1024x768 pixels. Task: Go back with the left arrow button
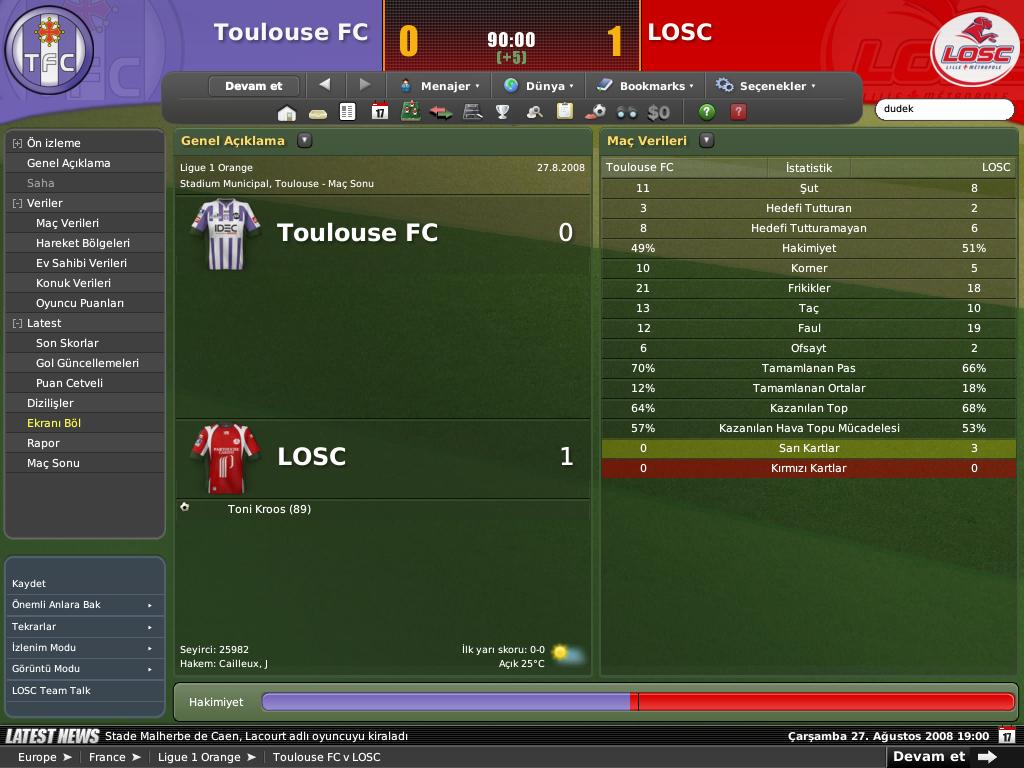point(324,85)
